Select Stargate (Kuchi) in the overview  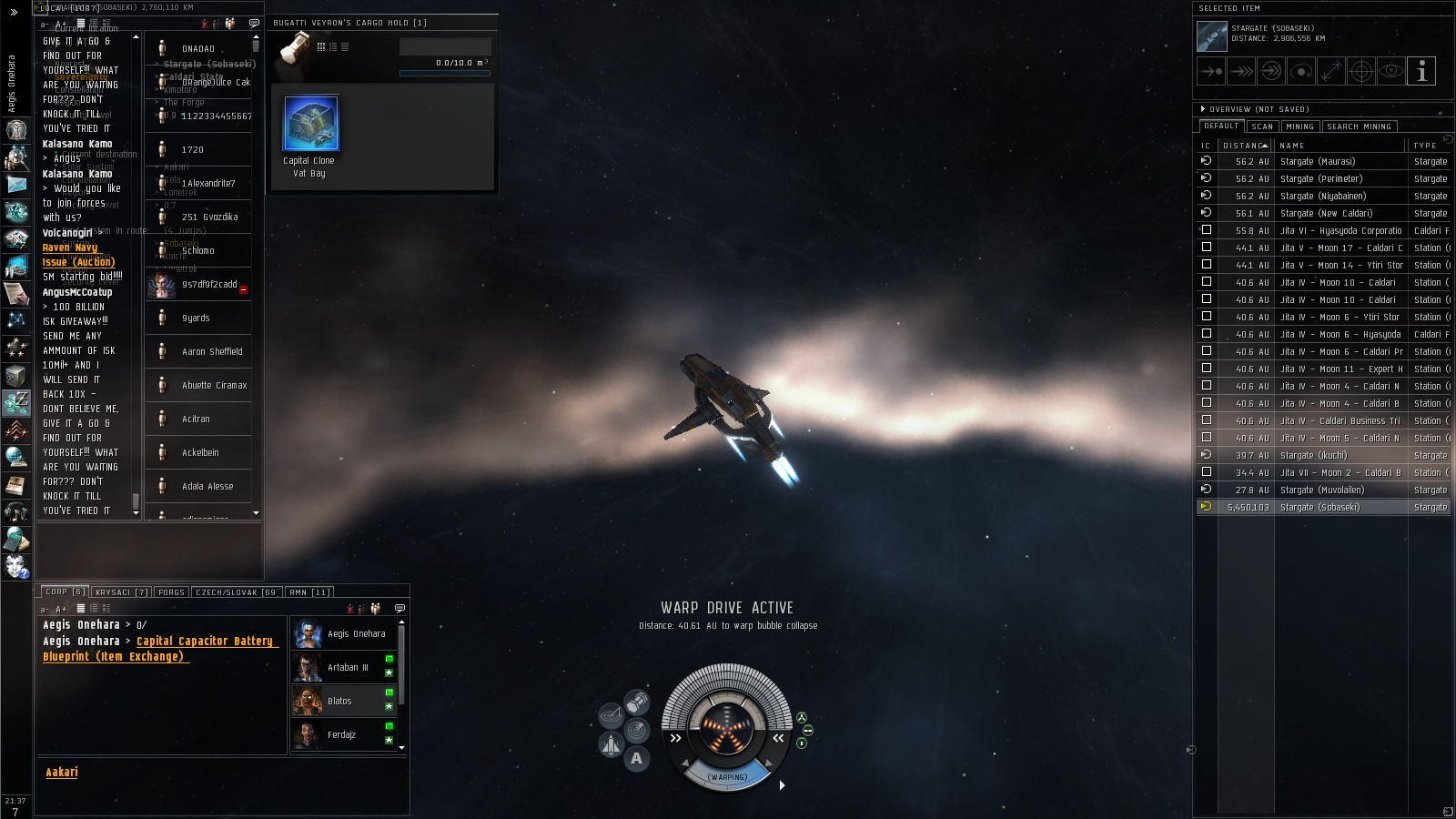(x=1313, y=455)
